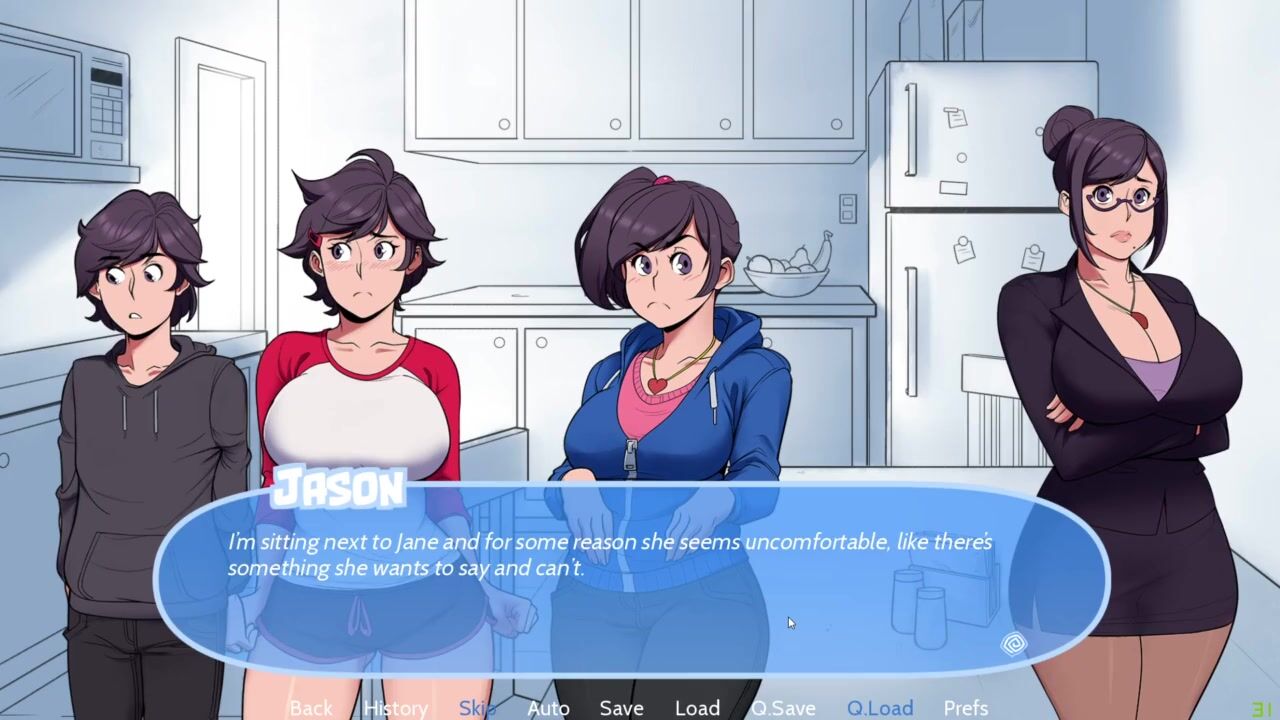Screen dimensions: 1280x720
Task: Enable Auto-advance dialogue
Action: [548, 708]
